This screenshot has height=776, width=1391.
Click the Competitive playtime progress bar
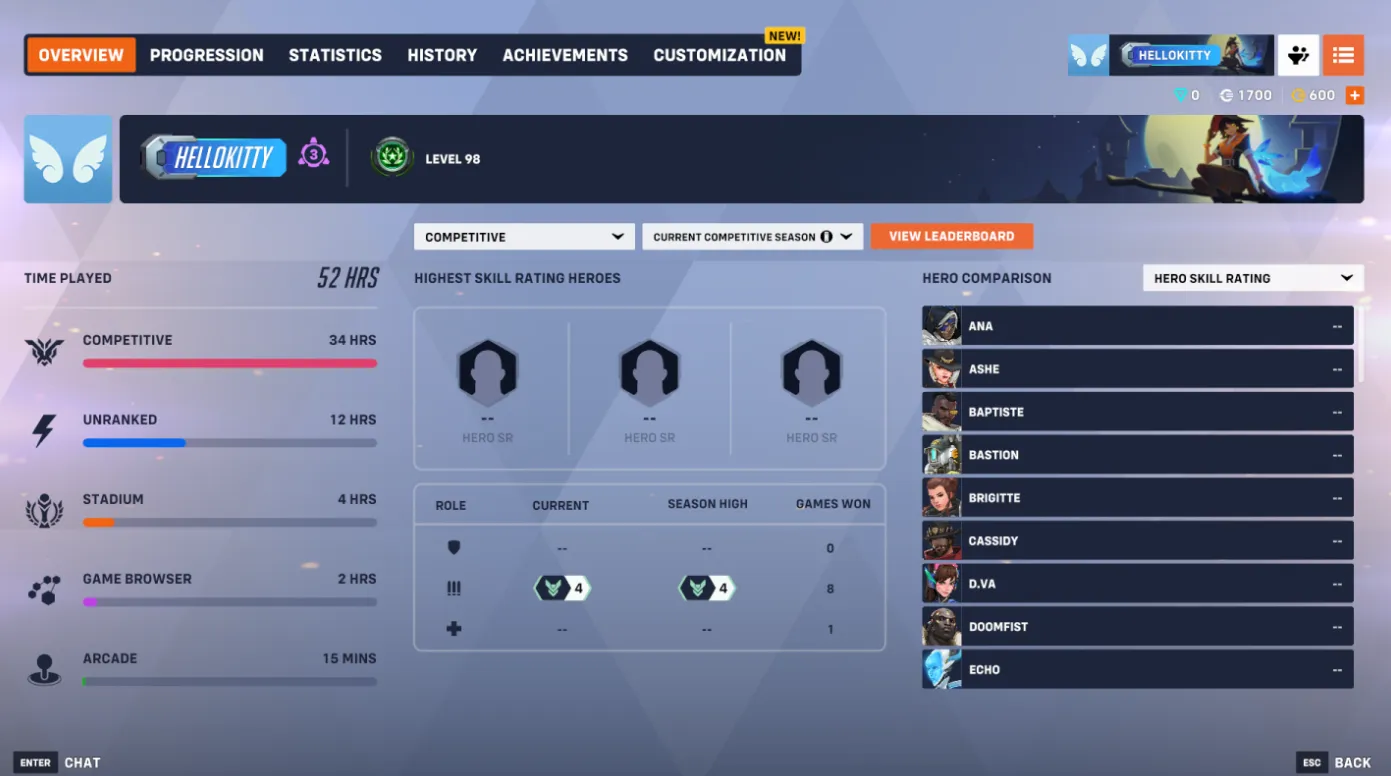(x=230, y=364)
